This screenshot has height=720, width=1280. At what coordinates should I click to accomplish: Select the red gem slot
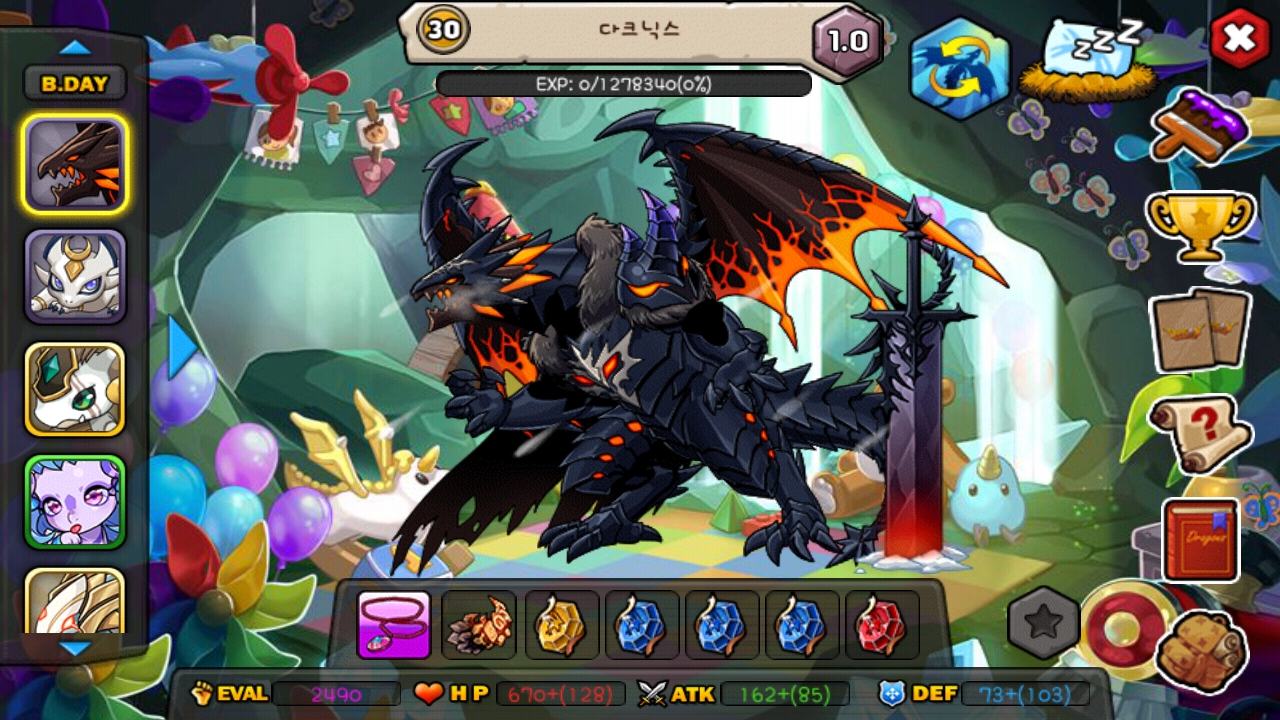(881, 625)
